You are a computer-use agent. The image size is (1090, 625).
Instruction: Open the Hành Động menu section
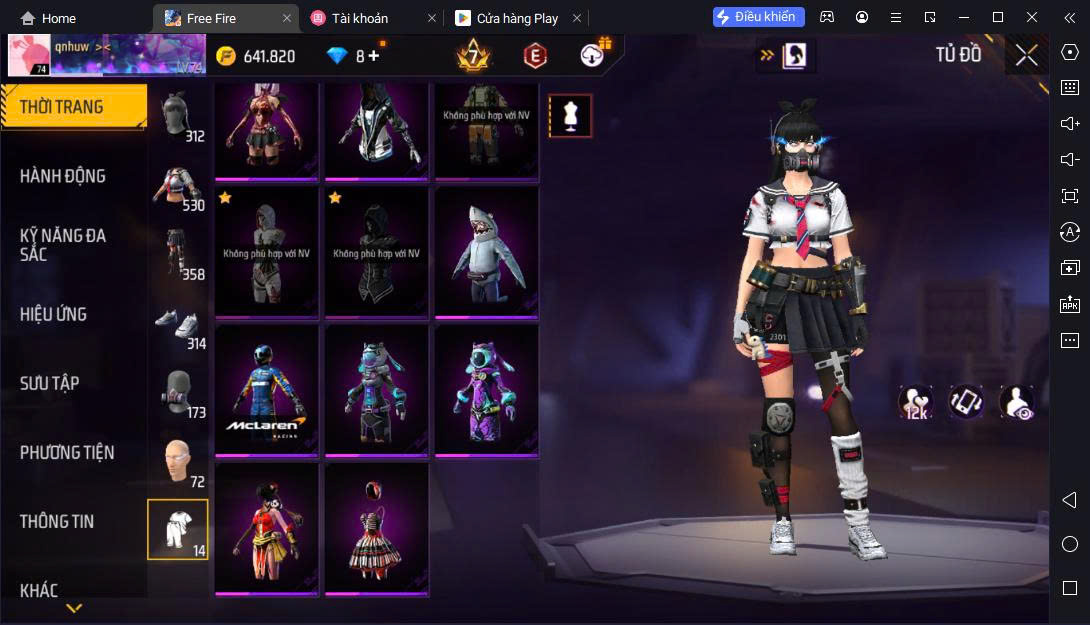click(63, 176)
